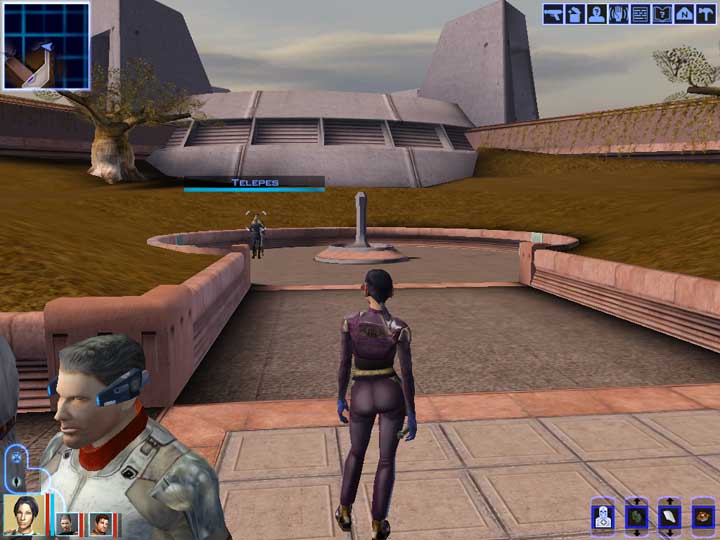Switch to the grey-haired companion portrait
The width and height of the screenshot is (720, 540).
coord(66,524)
